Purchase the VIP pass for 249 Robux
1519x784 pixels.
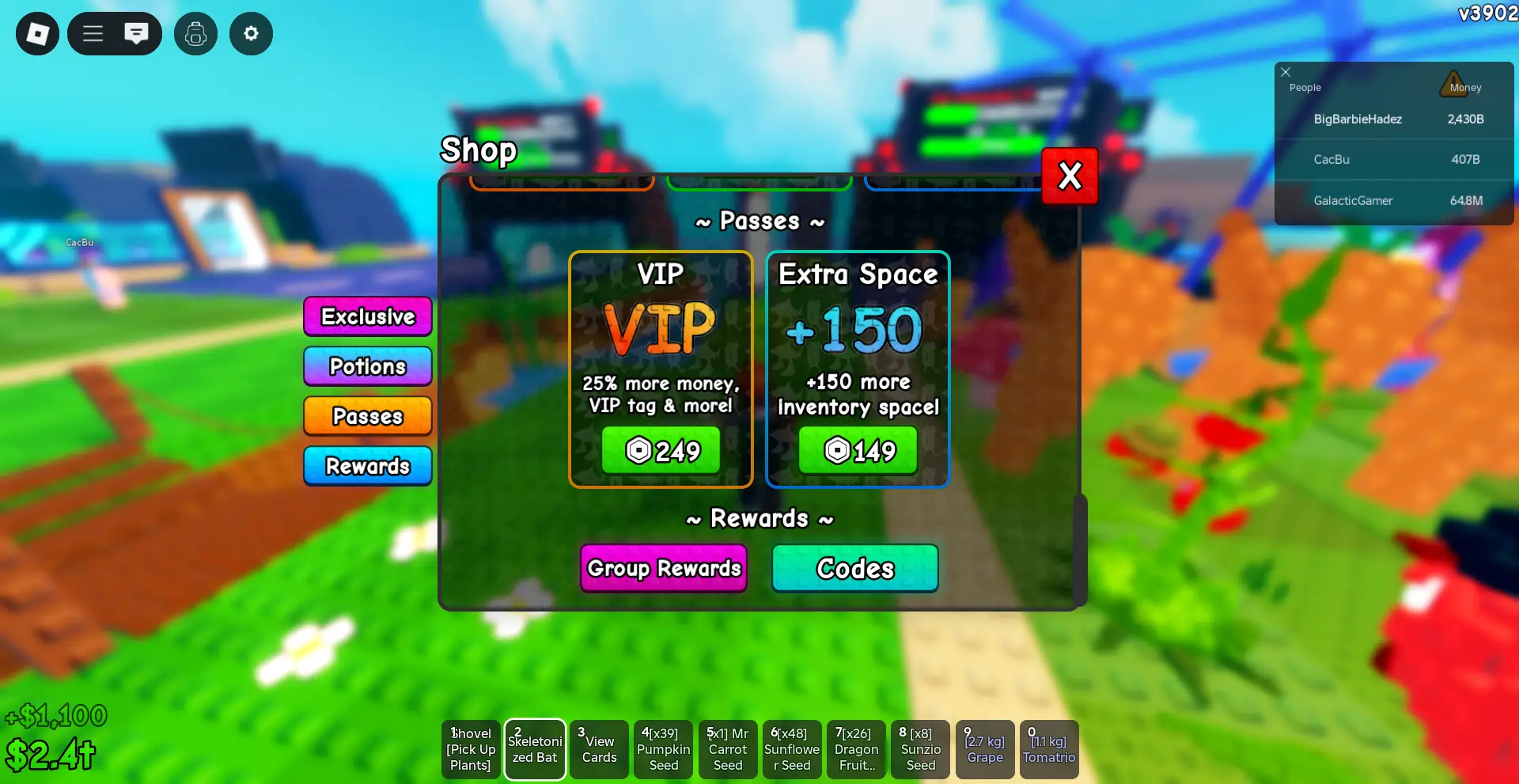(661, 449)
